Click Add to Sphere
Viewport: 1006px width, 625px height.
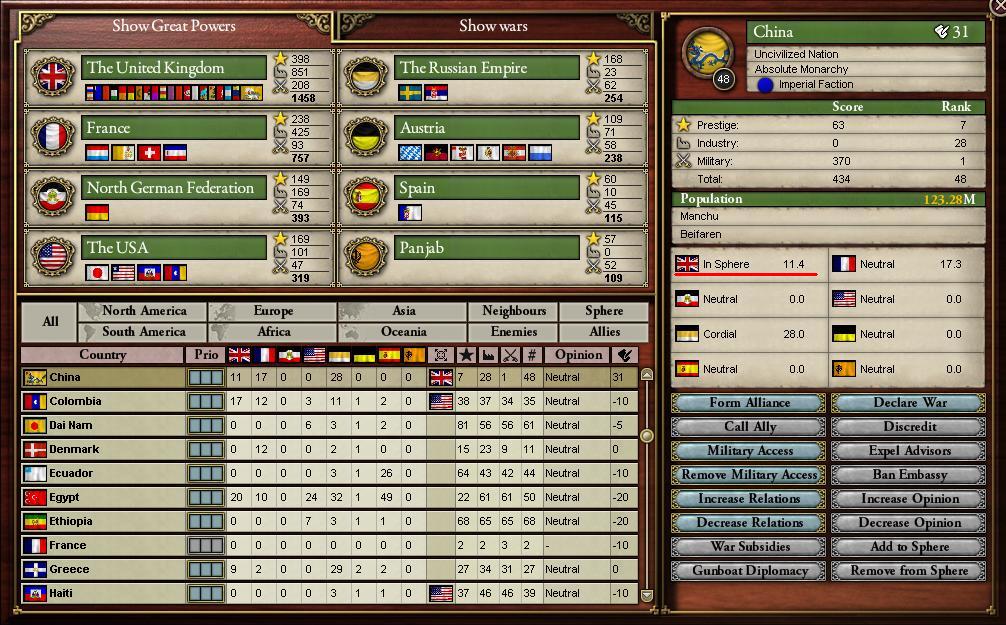(x=909, y=547)
